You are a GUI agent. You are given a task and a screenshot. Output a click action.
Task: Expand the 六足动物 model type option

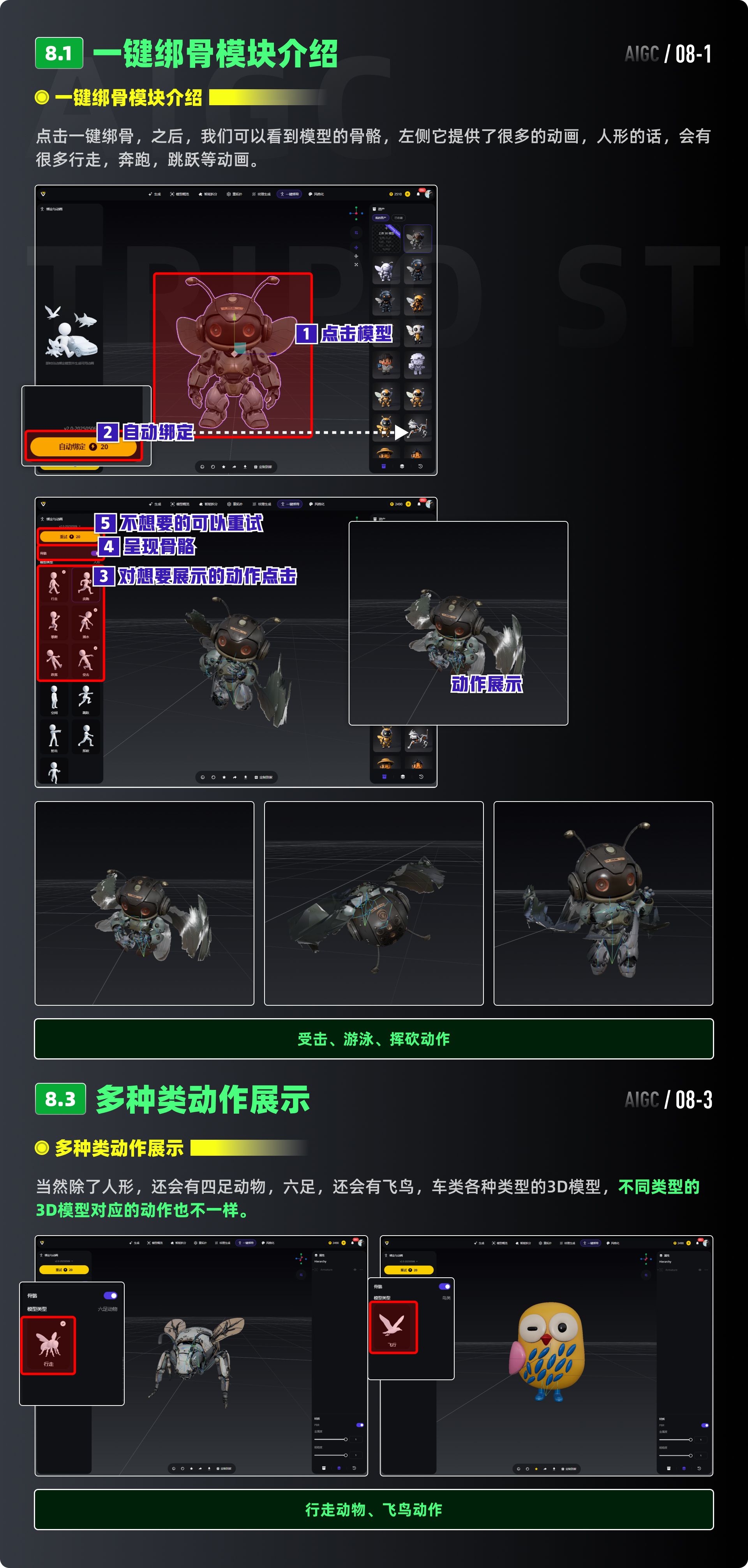point(108,1309)
